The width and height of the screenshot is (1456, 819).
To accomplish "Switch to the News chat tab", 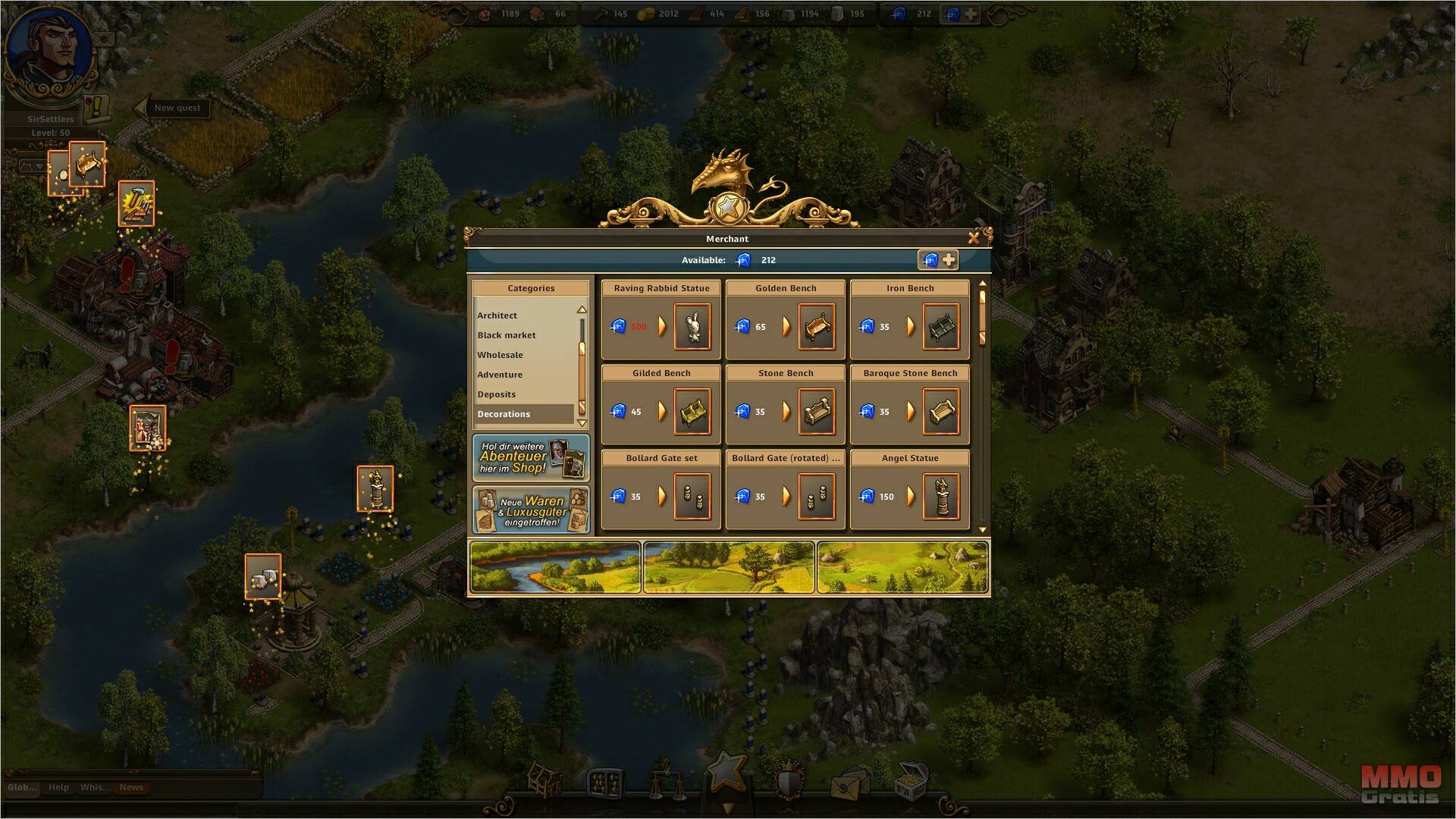I will point(131,787).
